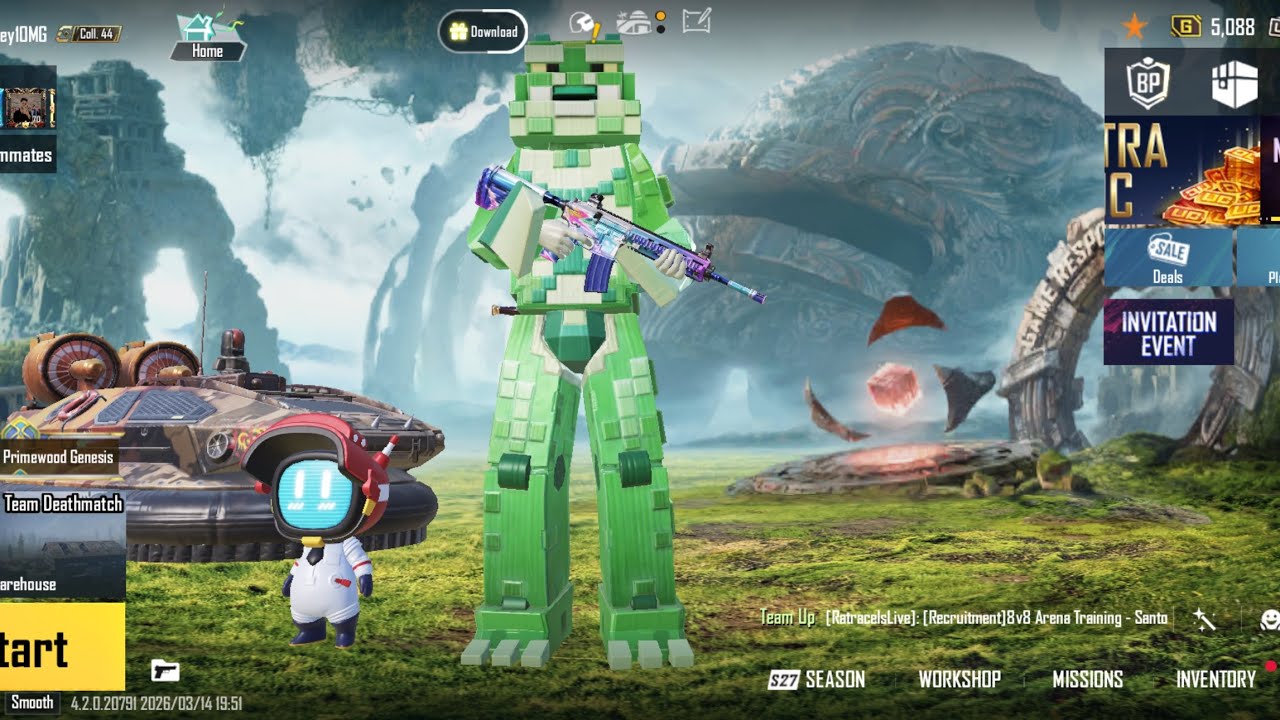1280x720 pixels.
Task: Click the player avatar thumbnail
Action: pos(28,109)
